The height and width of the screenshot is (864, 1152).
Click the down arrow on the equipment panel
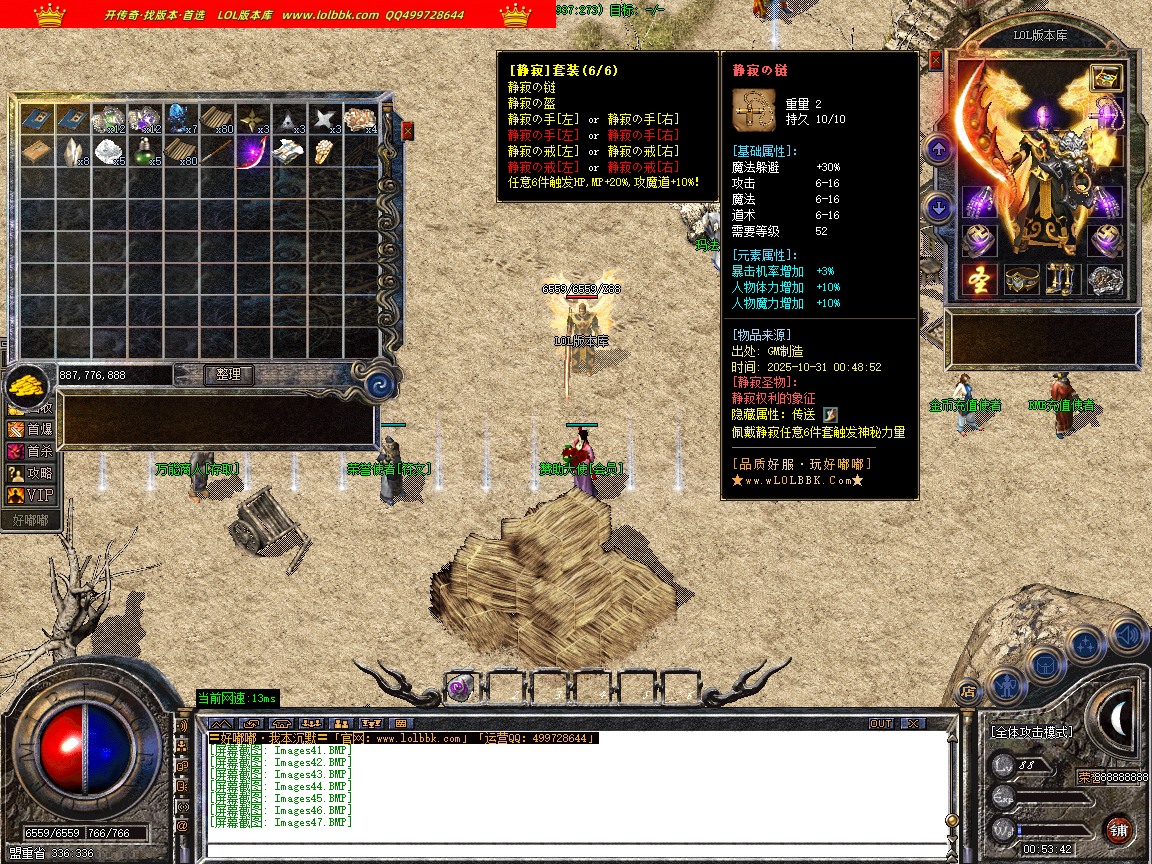[938, 208]
